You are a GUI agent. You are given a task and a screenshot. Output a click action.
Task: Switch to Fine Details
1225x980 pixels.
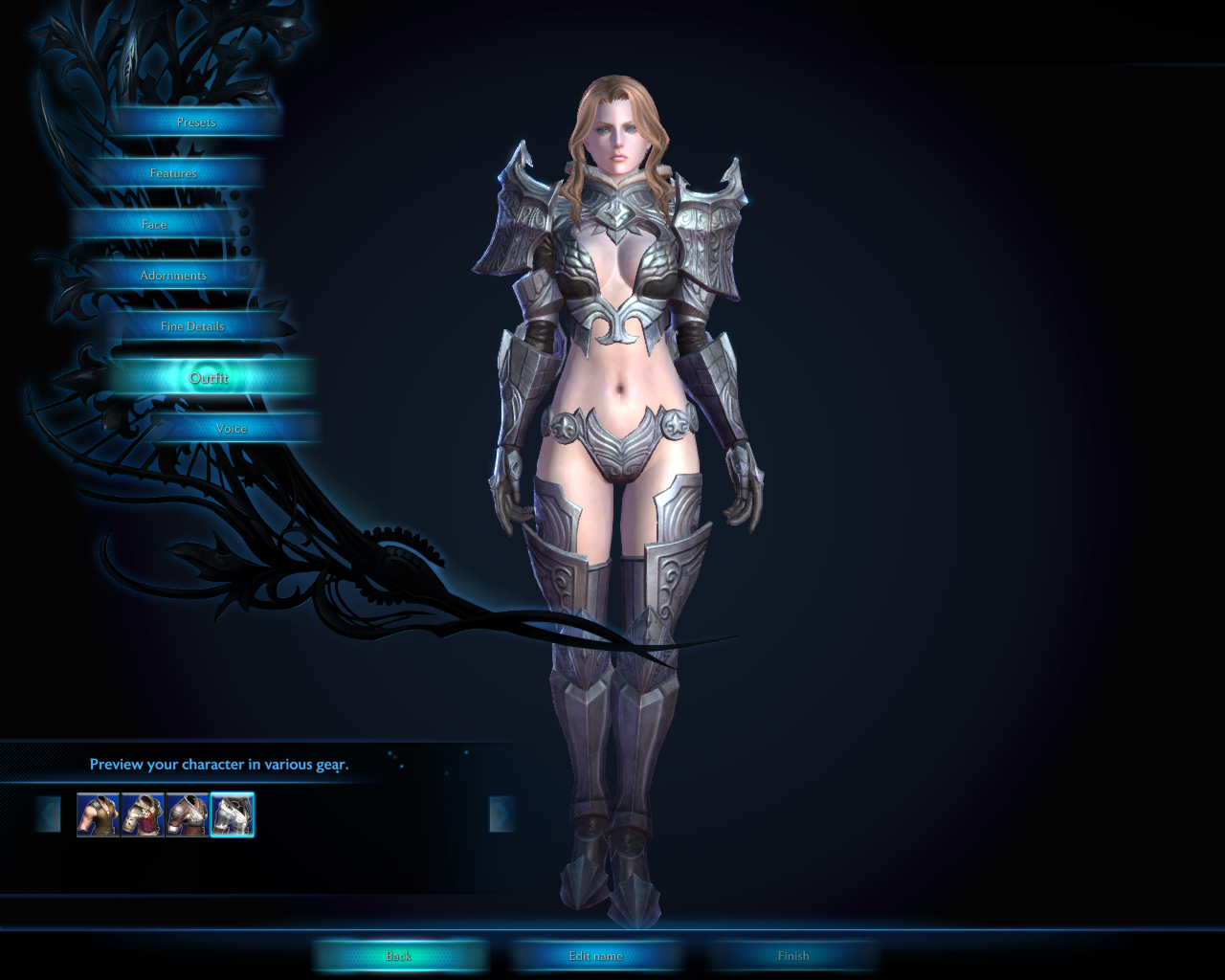pyautogui.click(x=192, y=326)
